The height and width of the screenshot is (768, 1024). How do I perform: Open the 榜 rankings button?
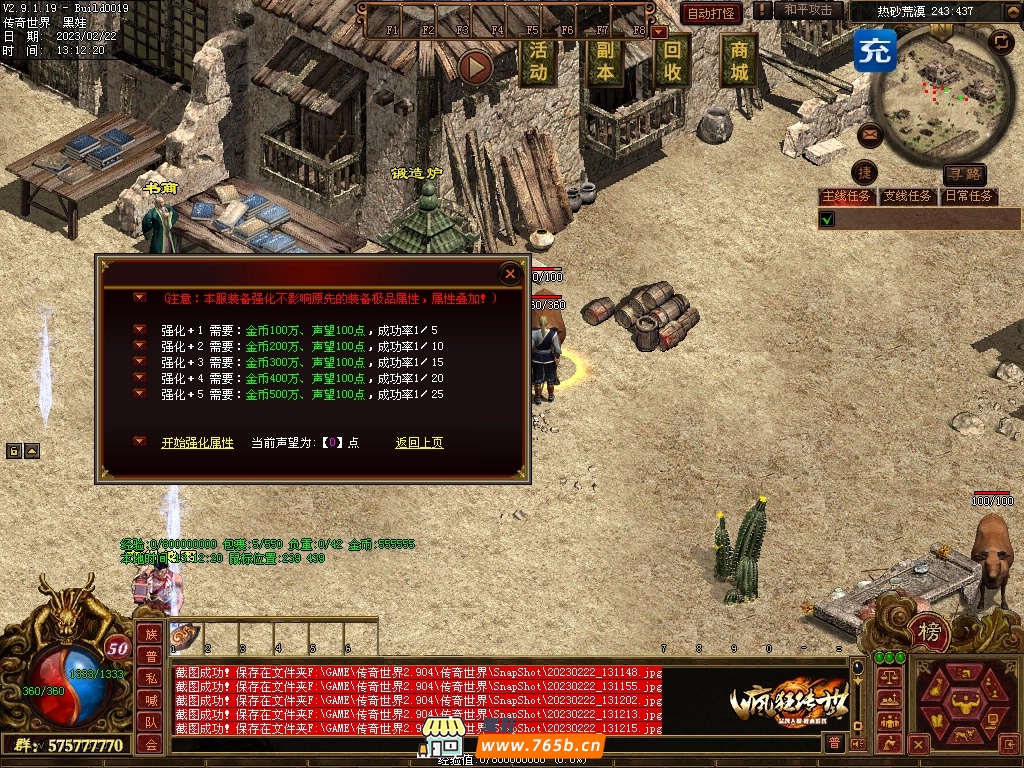[930, 632]
